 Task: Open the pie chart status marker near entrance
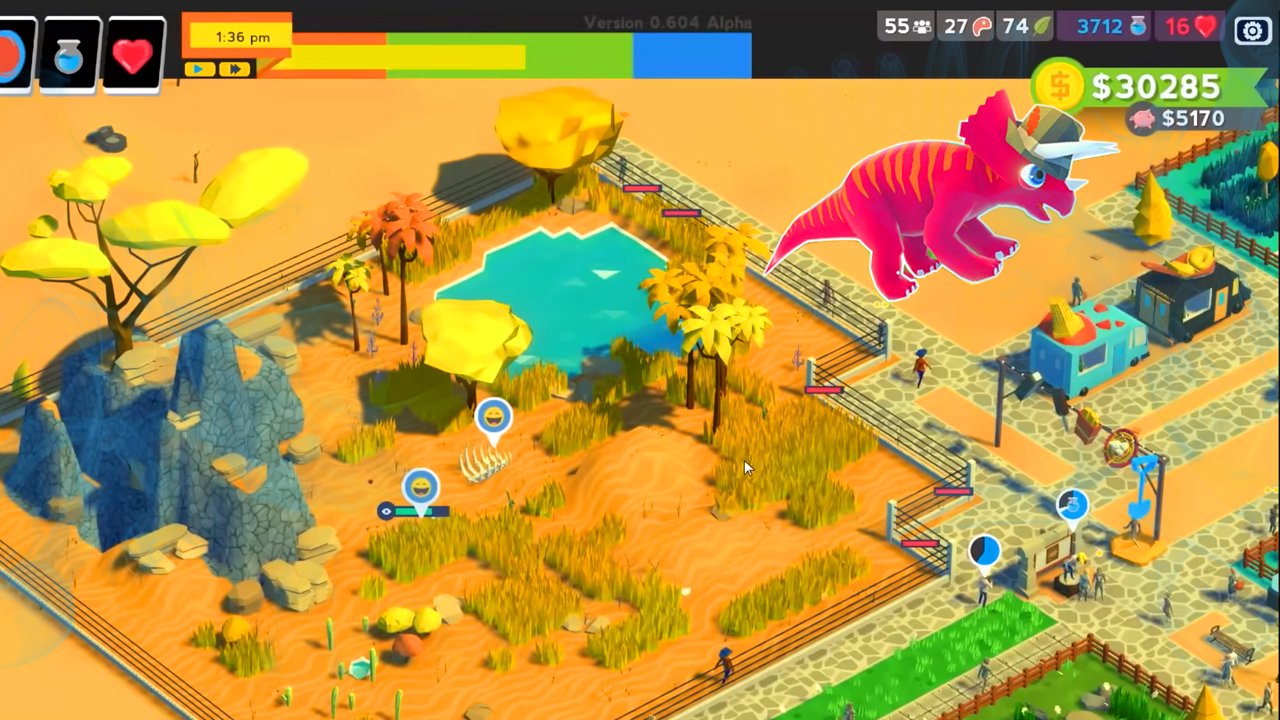point(983,551)
